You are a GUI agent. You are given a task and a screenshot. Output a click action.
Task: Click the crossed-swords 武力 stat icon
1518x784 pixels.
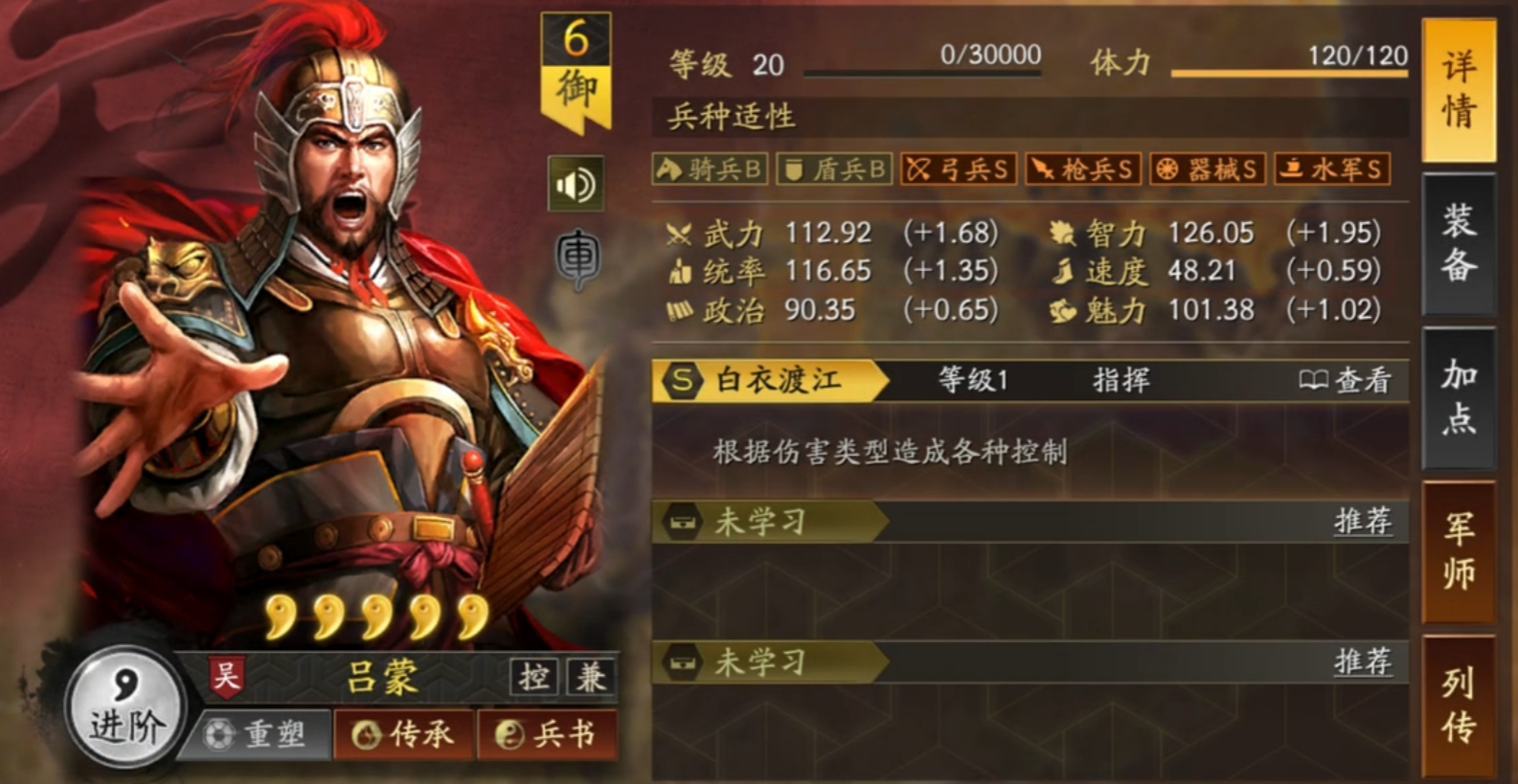pos(678,232)
